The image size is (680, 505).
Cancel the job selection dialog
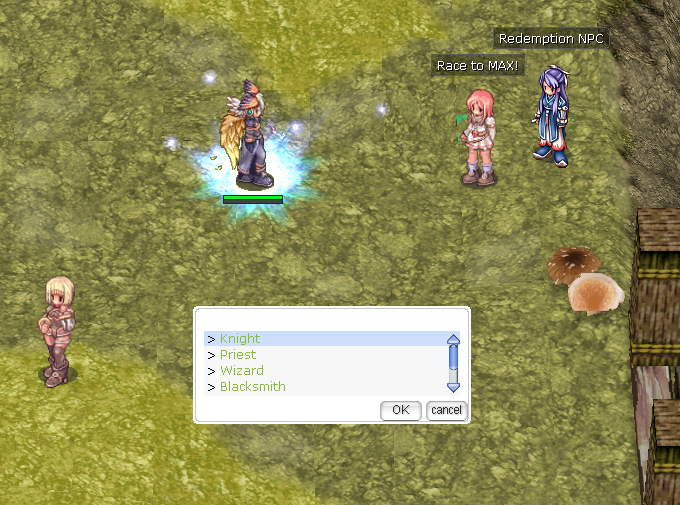click(446, 410)
